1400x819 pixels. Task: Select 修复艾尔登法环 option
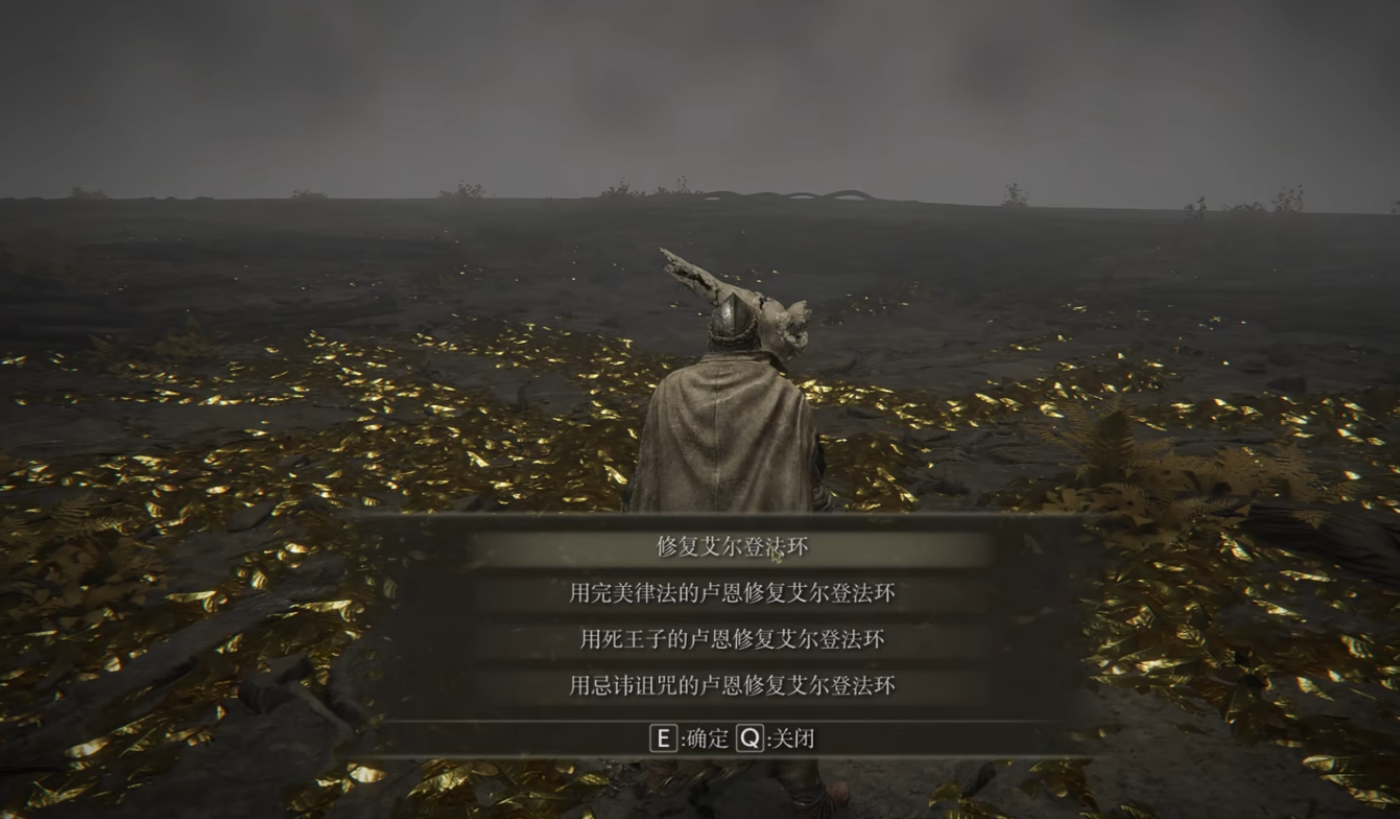(732, 547)
